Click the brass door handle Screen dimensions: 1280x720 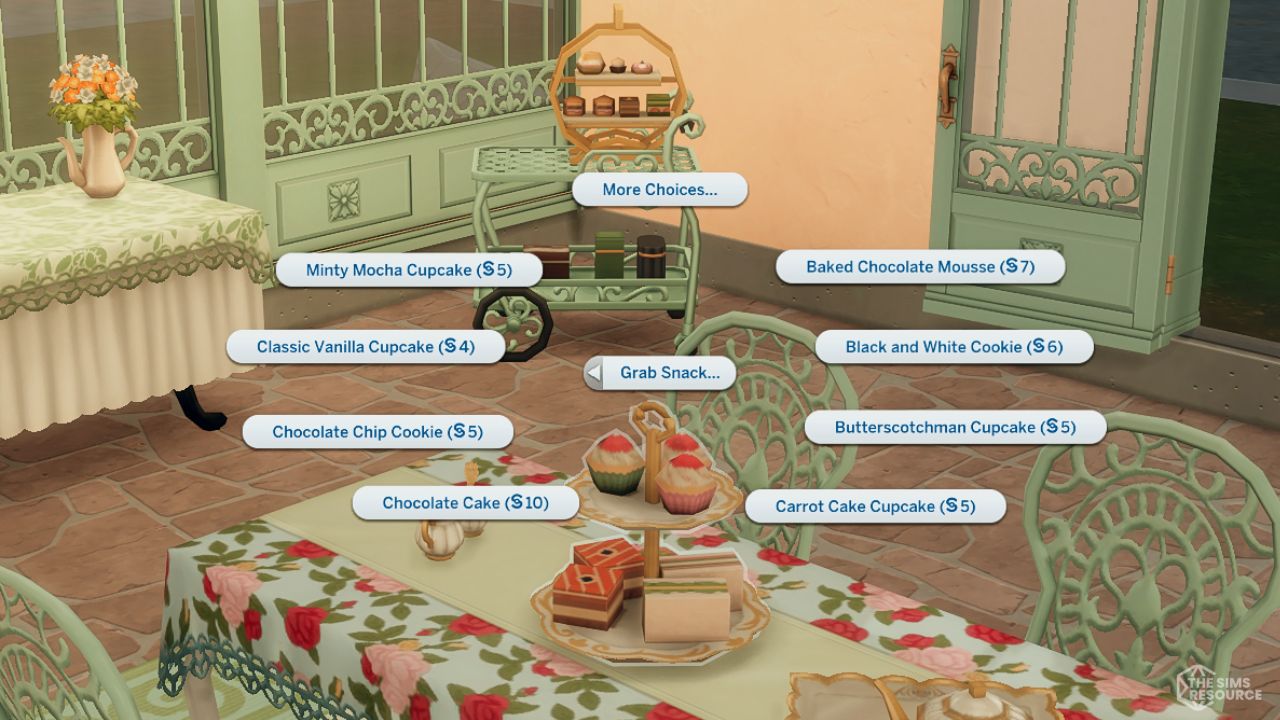(x=948, y=85)
